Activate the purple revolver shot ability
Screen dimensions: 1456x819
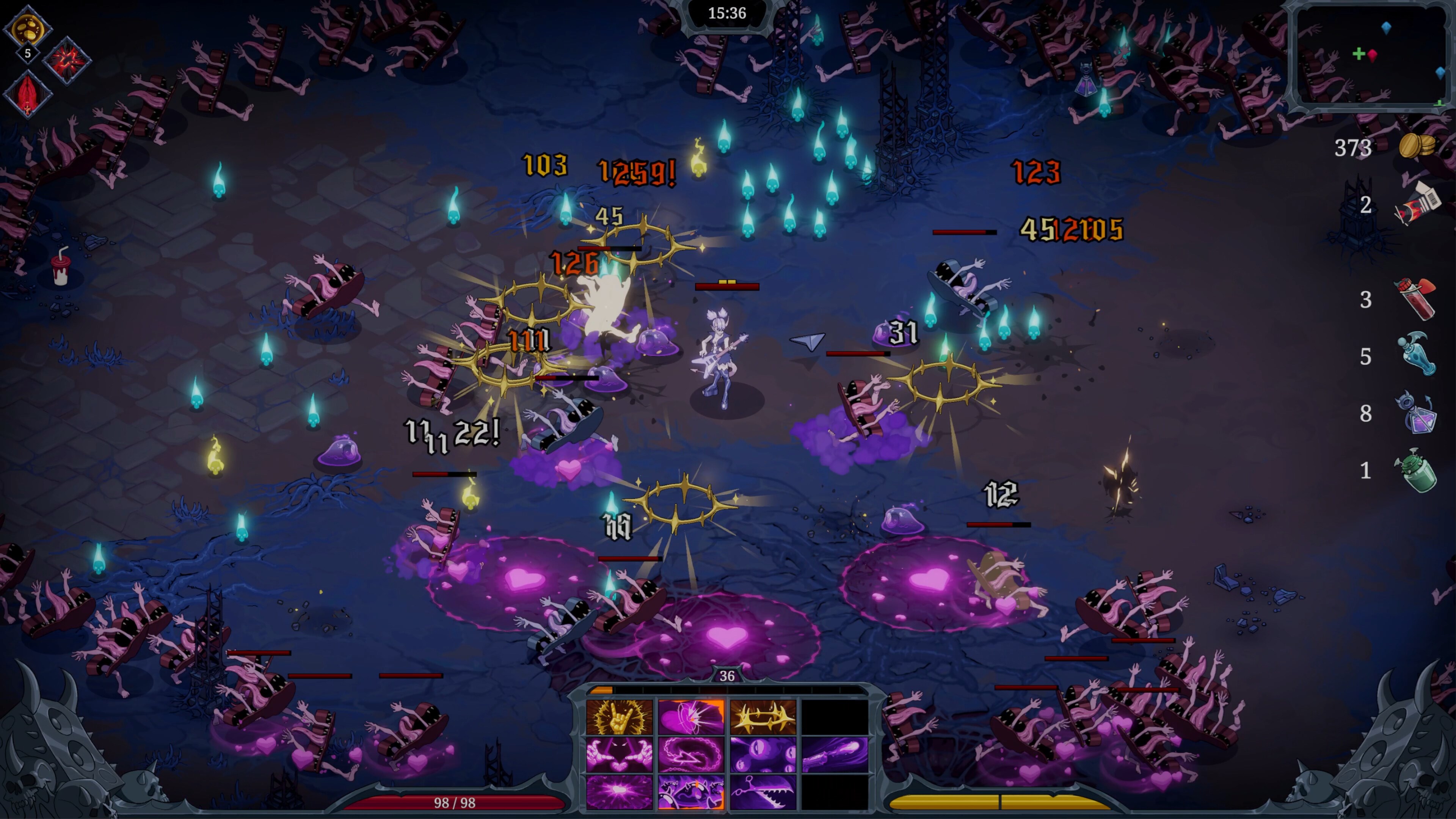[x=835, y=755]
